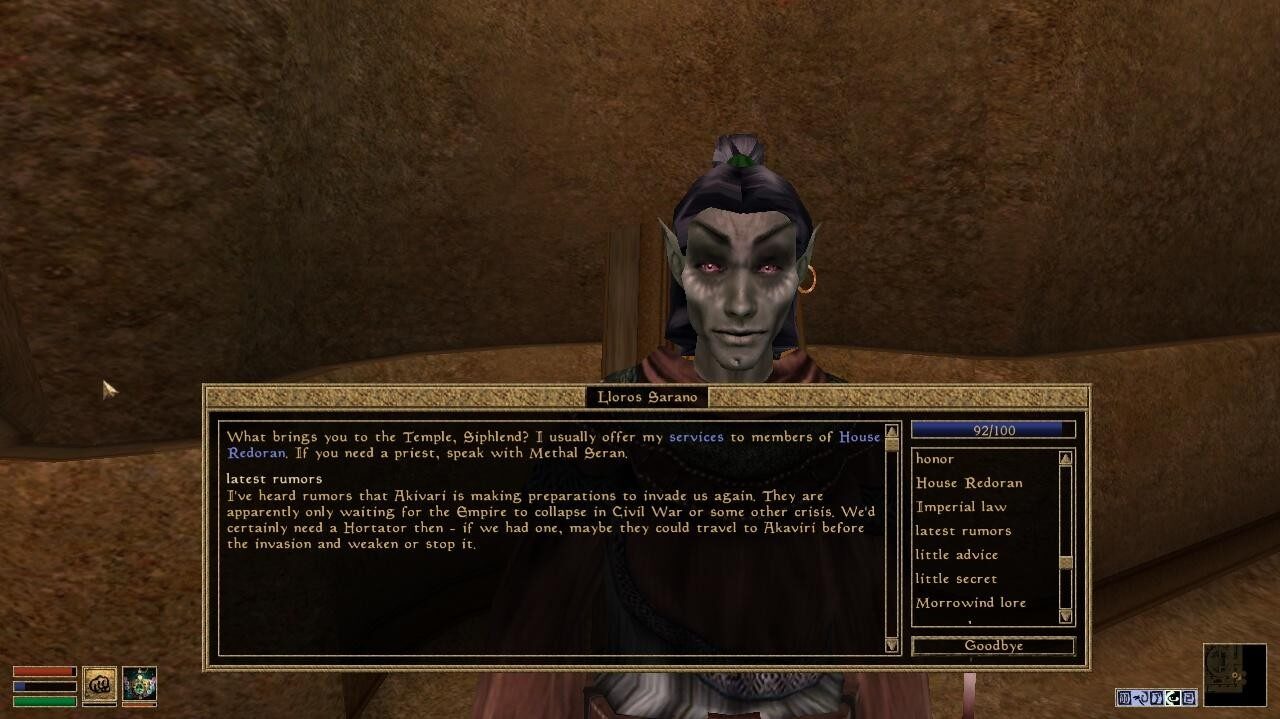Ask about latest rumors
The width and height of the screenshot is (1280, 719).
(x=963, y=531)
